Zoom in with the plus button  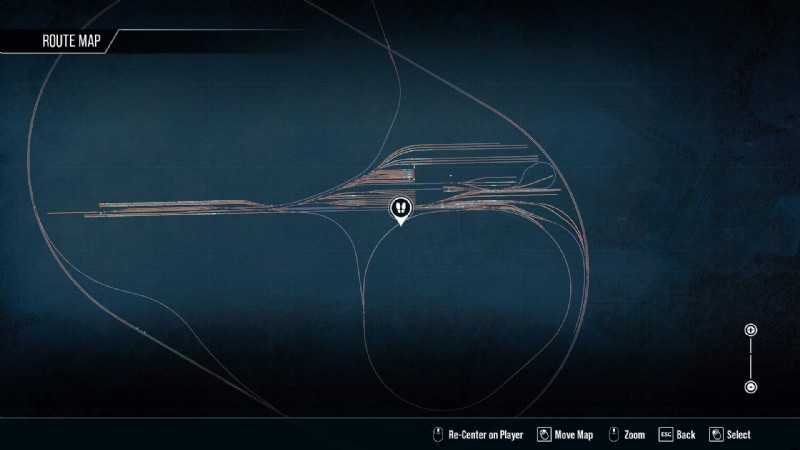(750, 330)
